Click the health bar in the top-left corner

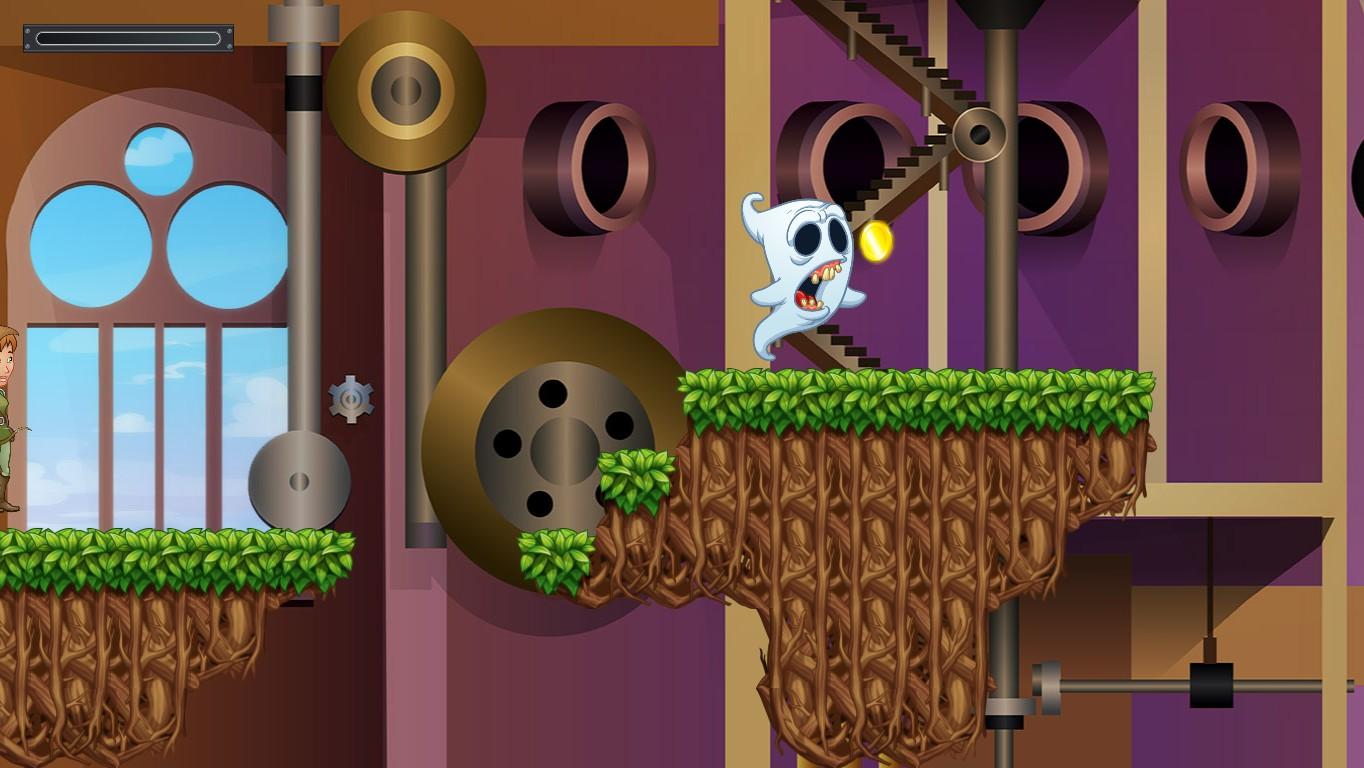point(127,37)
